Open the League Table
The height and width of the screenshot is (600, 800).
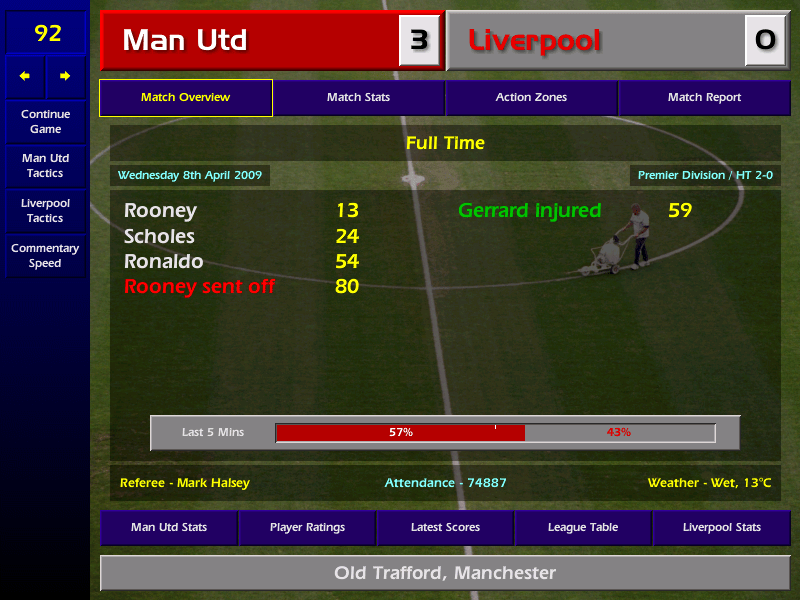[583, 527]
